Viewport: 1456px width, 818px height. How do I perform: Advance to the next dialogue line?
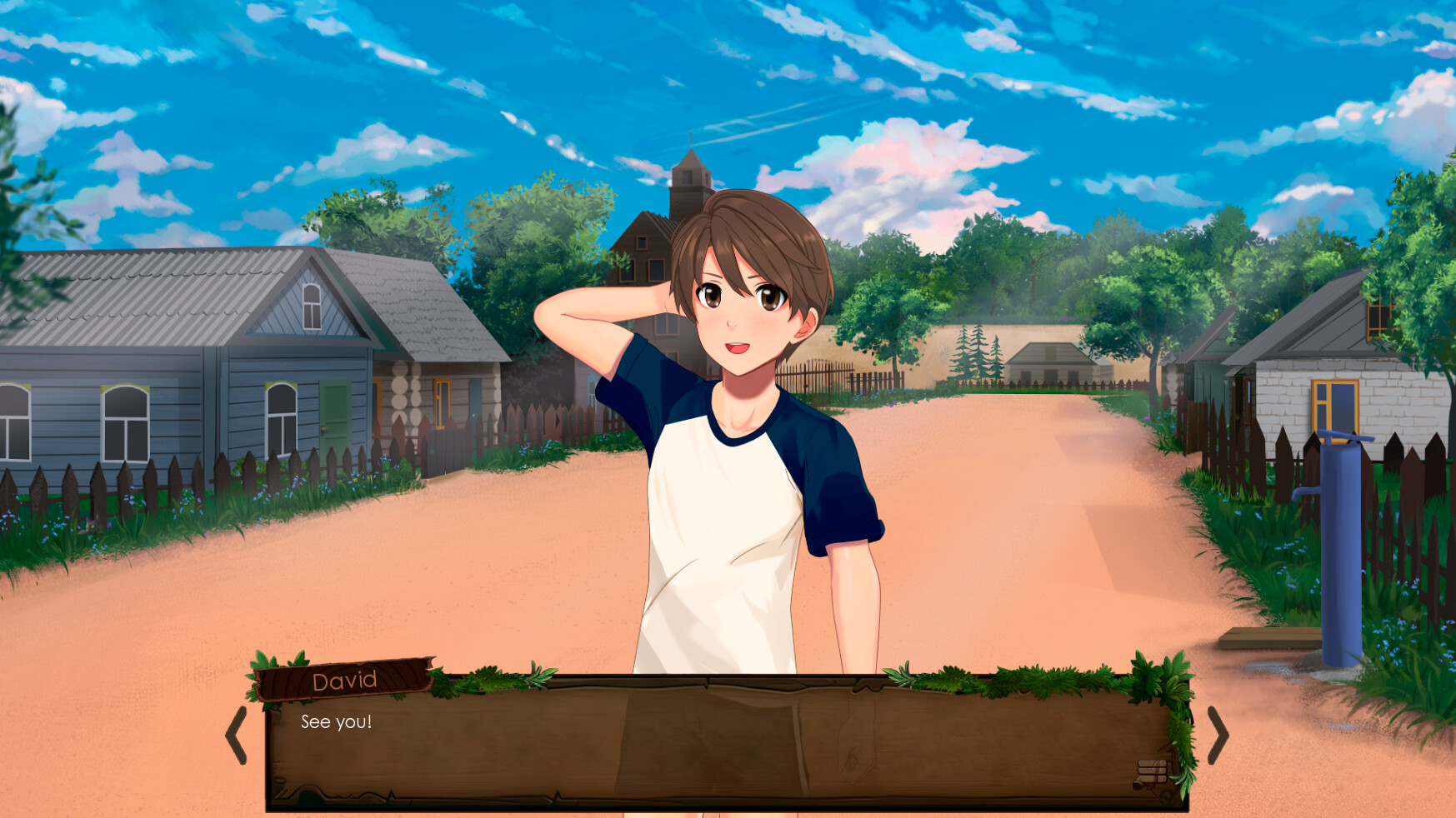coord(1220,735)
